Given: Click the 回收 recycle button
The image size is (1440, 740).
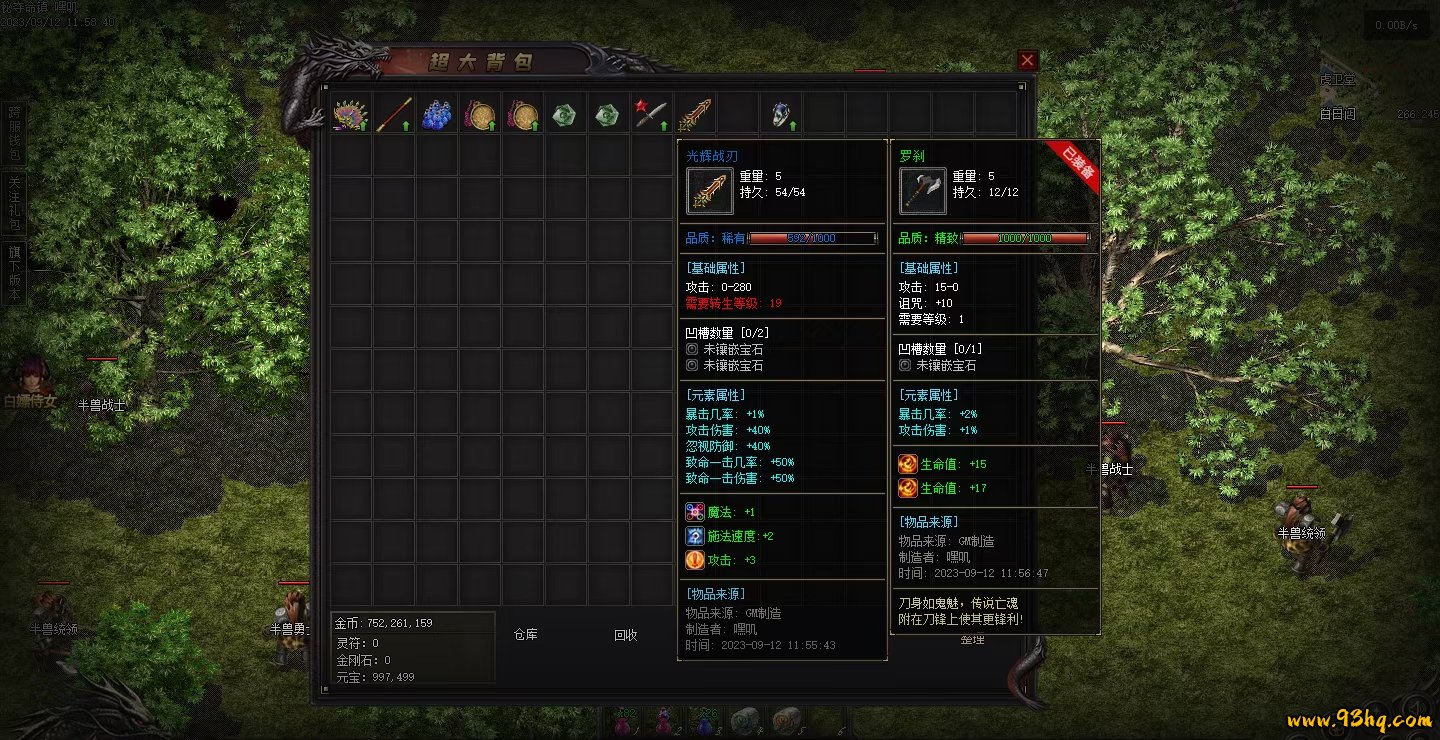Looking at the screenshot, I should point(626,634).
